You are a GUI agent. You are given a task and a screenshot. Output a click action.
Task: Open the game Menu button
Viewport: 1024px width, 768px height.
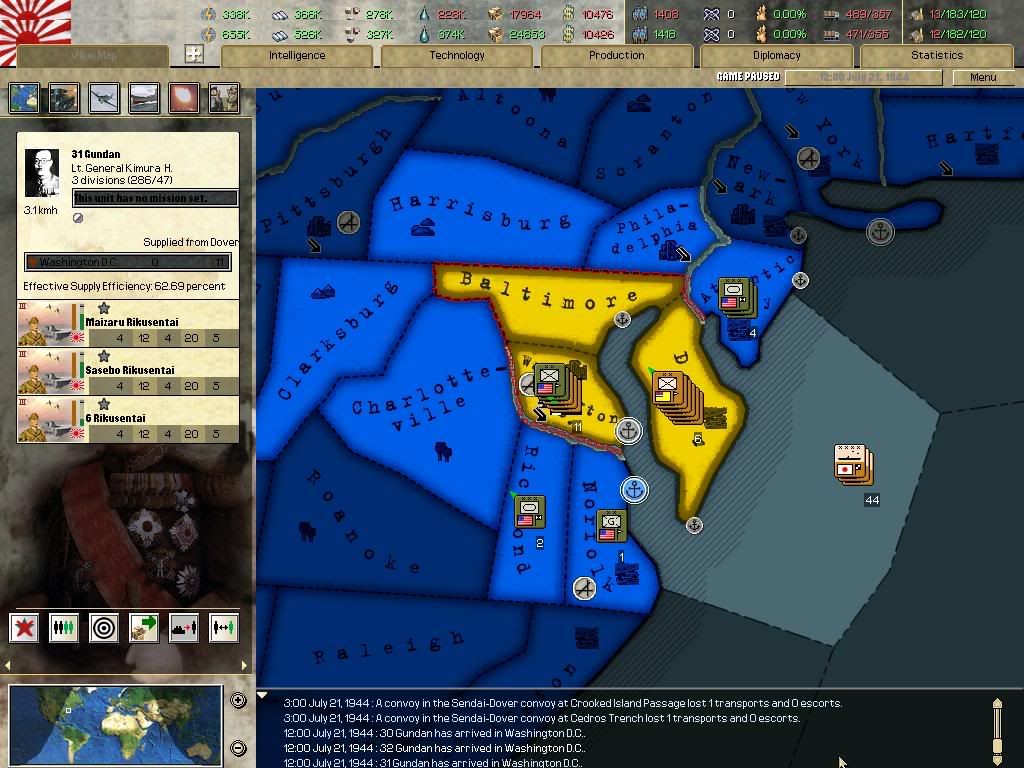982,77
